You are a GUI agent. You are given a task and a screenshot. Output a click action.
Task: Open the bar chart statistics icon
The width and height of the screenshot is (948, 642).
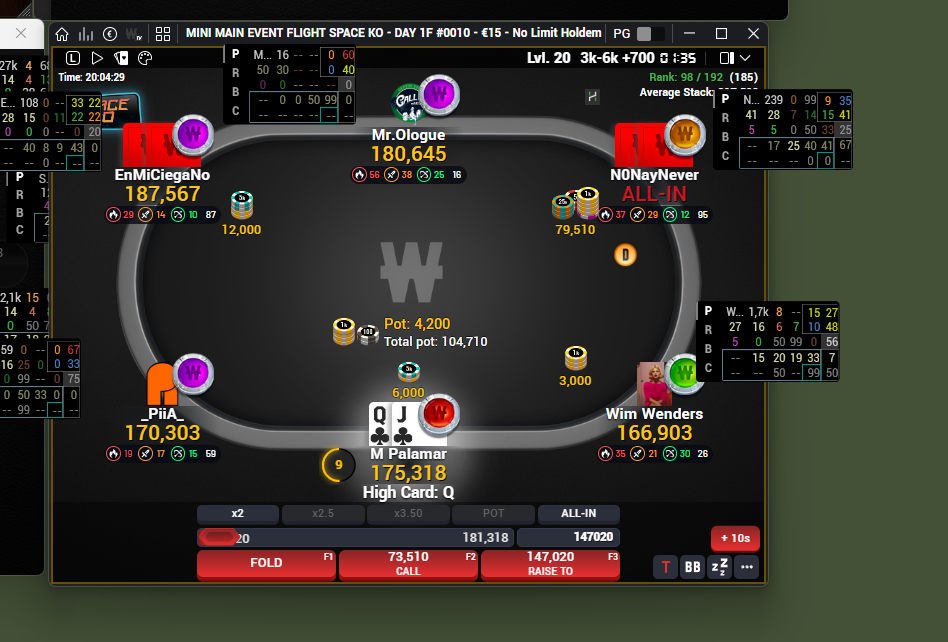coord(86,33)
